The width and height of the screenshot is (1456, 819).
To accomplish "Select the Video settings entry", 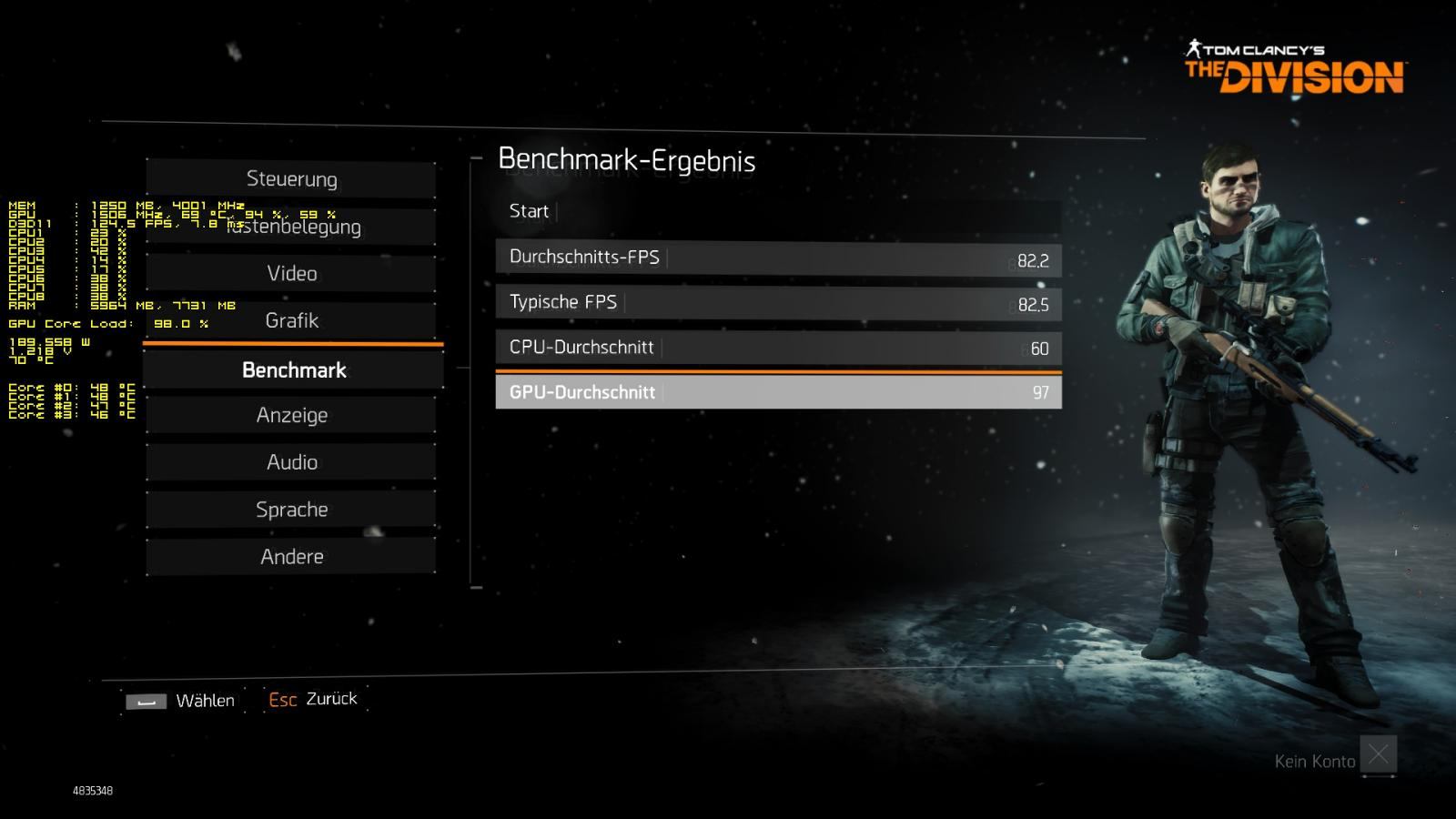I will tap(291, 273).
